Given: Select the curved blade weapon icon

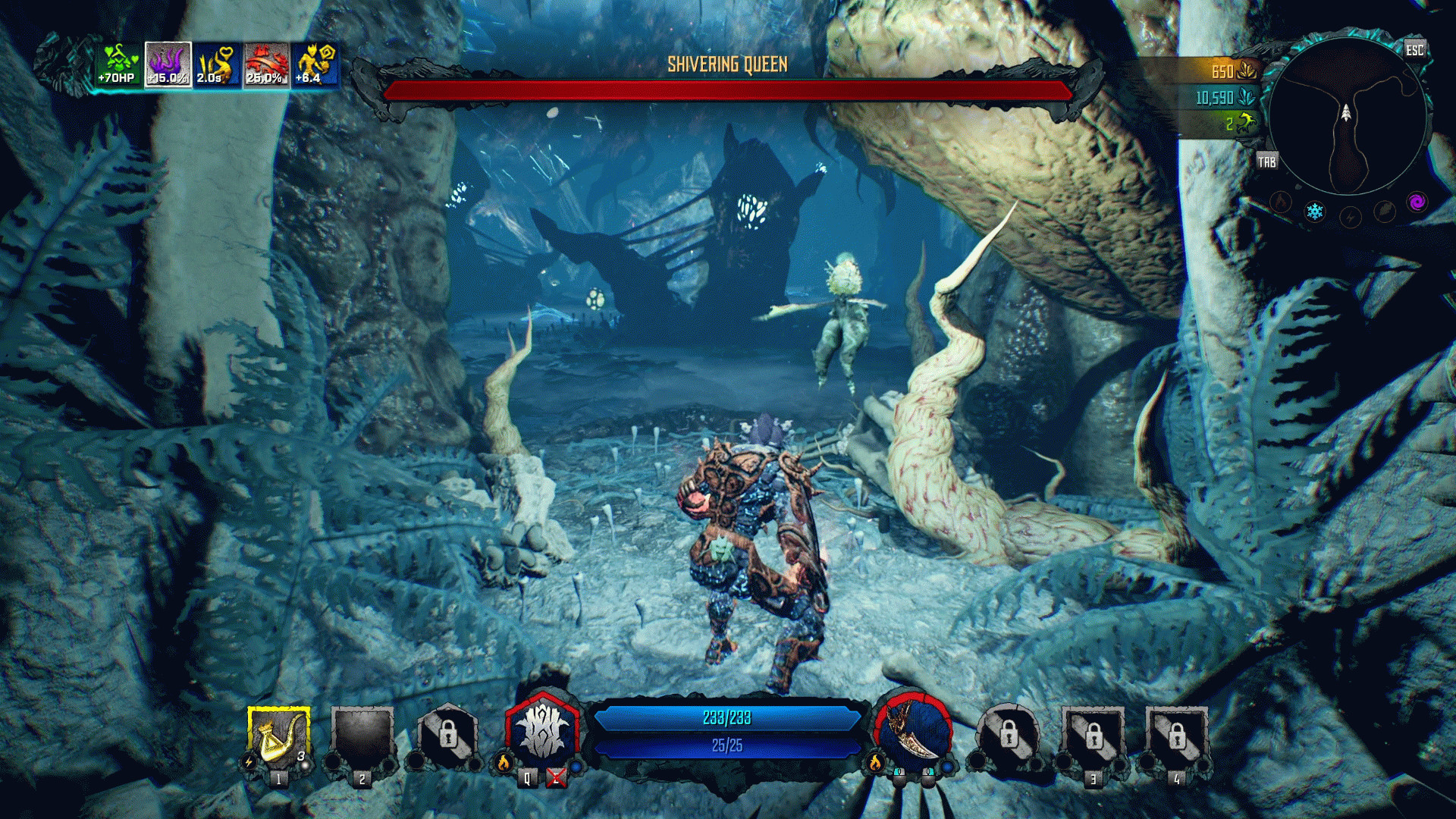Looking at the screenshot, I should [914, 733].
